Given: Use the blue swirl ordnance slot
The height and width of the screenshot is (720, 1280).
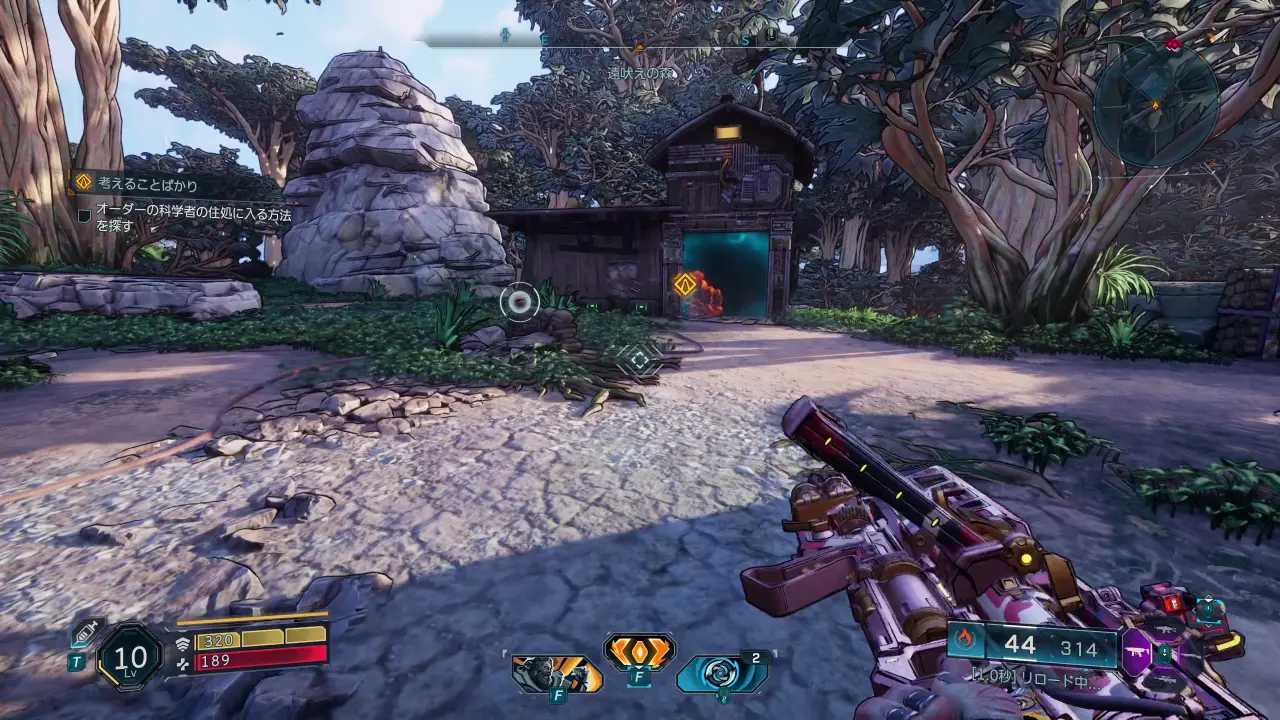Looking at the screenshot, I should 719,674.
